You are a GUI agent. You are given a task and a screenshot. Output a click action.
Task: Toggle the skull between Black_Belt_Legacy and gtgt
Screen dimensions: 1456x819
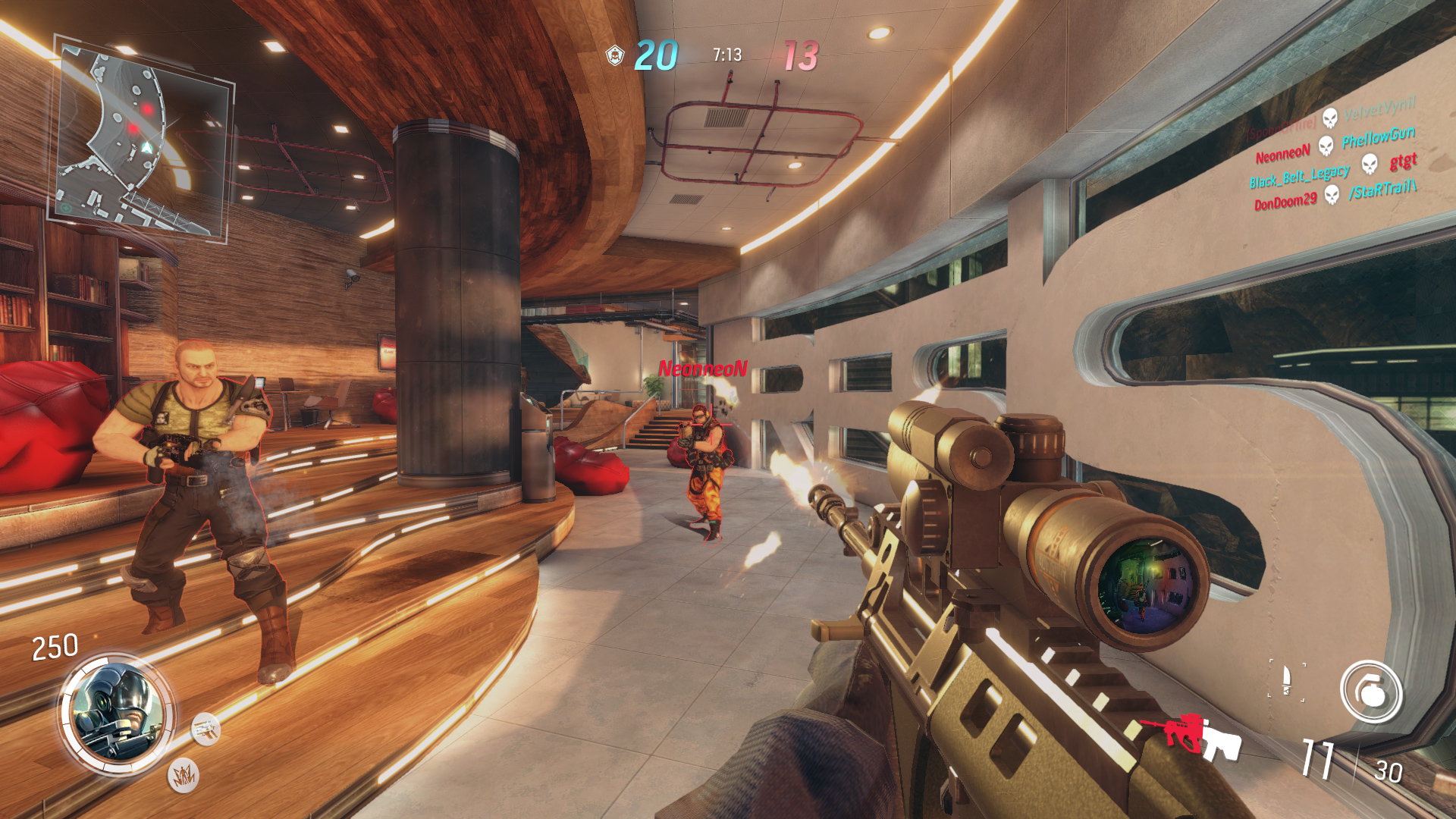pyautogui.click(x=1370, y=165)
